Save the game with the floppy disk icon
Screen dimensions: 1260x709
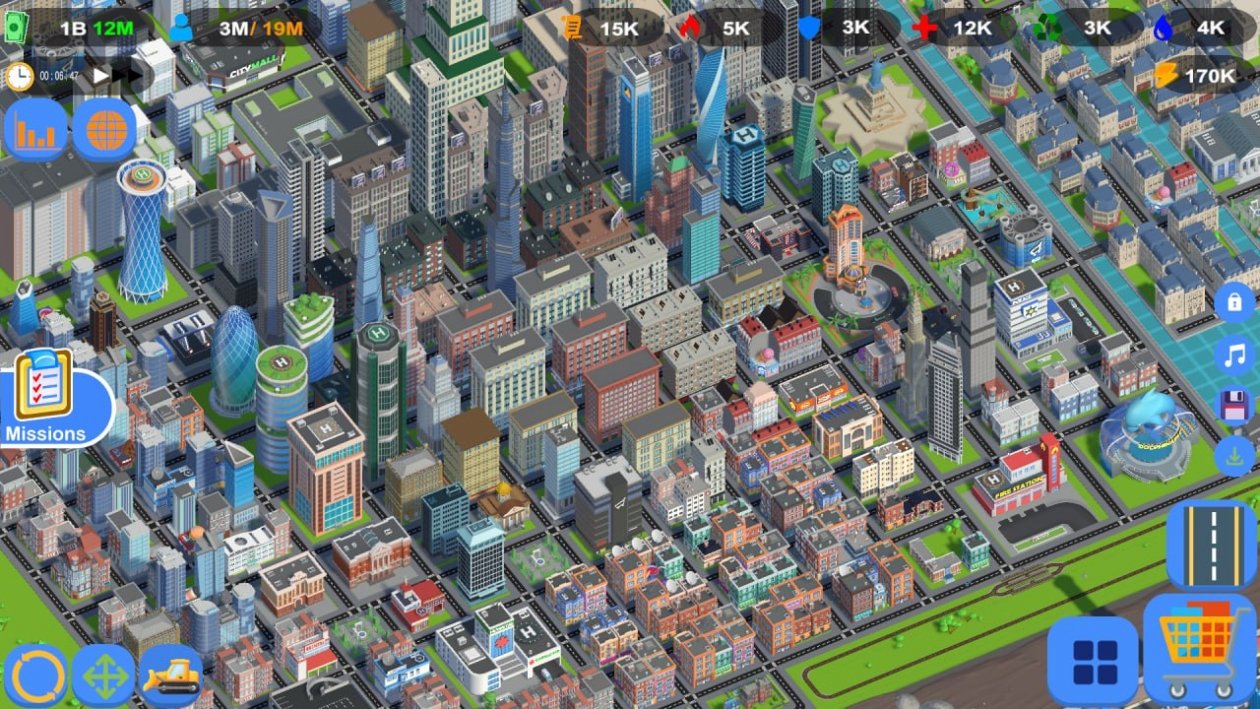click(x=1234, y=406)
